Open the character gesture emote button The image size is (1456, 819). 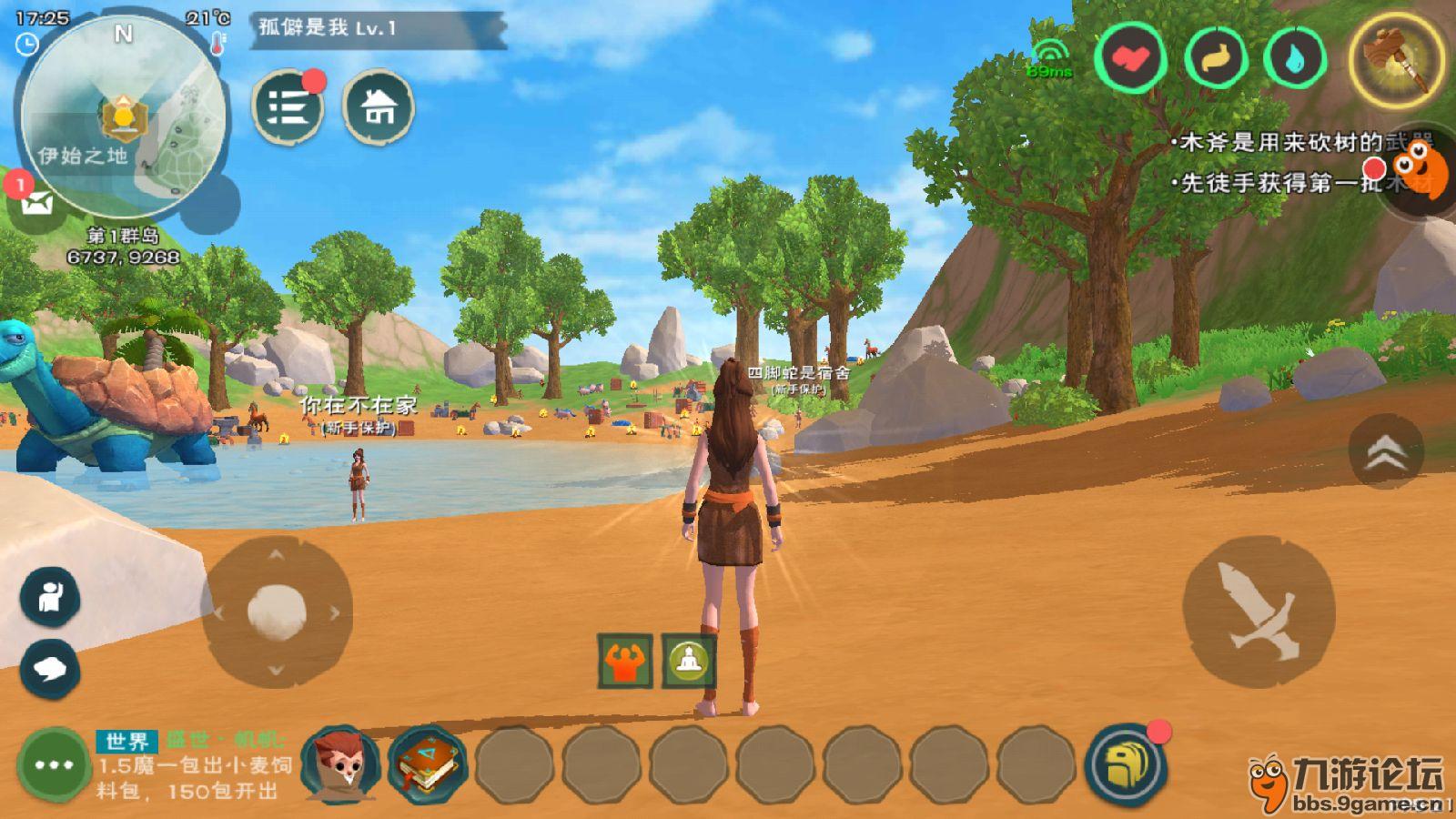pyautogui.click(x=50, y=597)
